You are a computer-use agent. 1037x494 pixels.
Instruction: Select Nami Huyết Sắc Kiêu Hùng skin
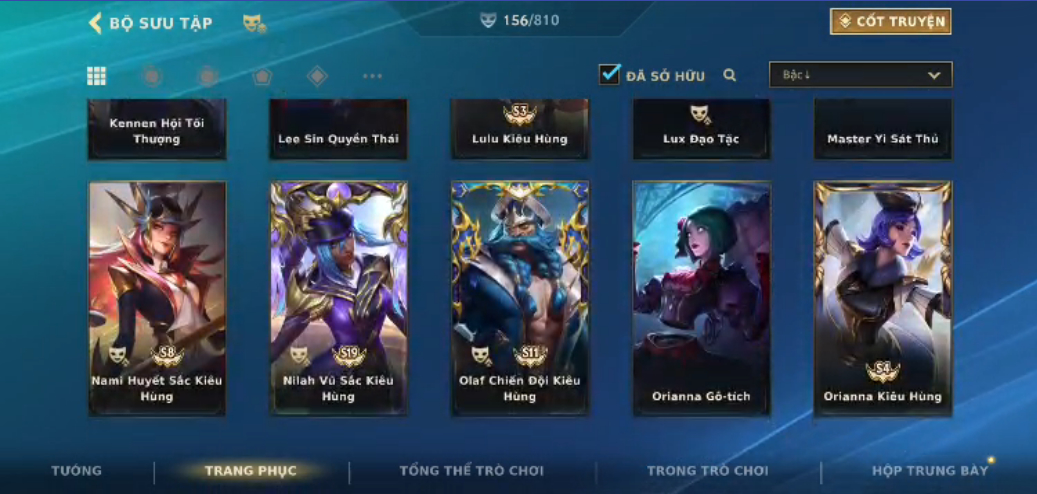click(x=157, y=297)
